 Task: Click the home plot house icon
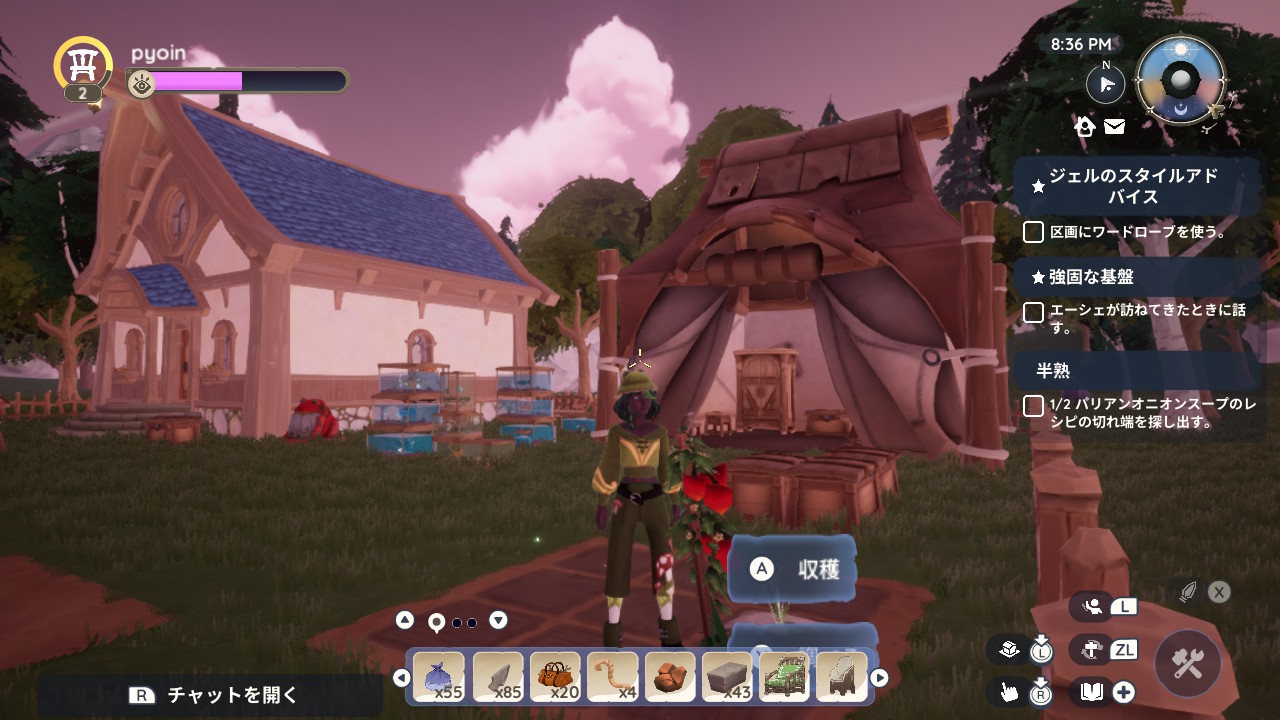[x=1085, y=127]
